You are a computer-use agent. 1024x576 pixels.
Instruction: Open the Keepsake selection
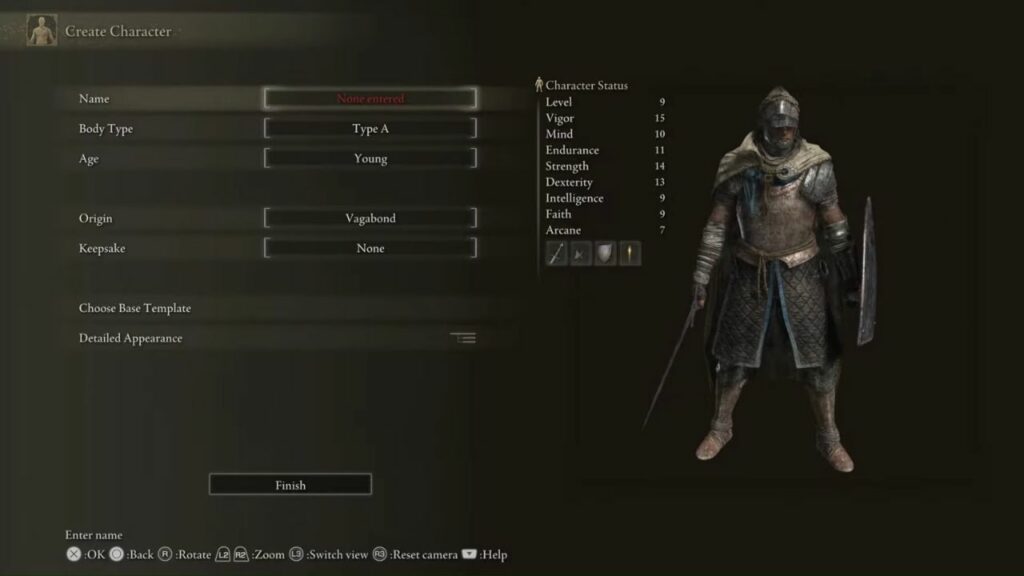370,249
